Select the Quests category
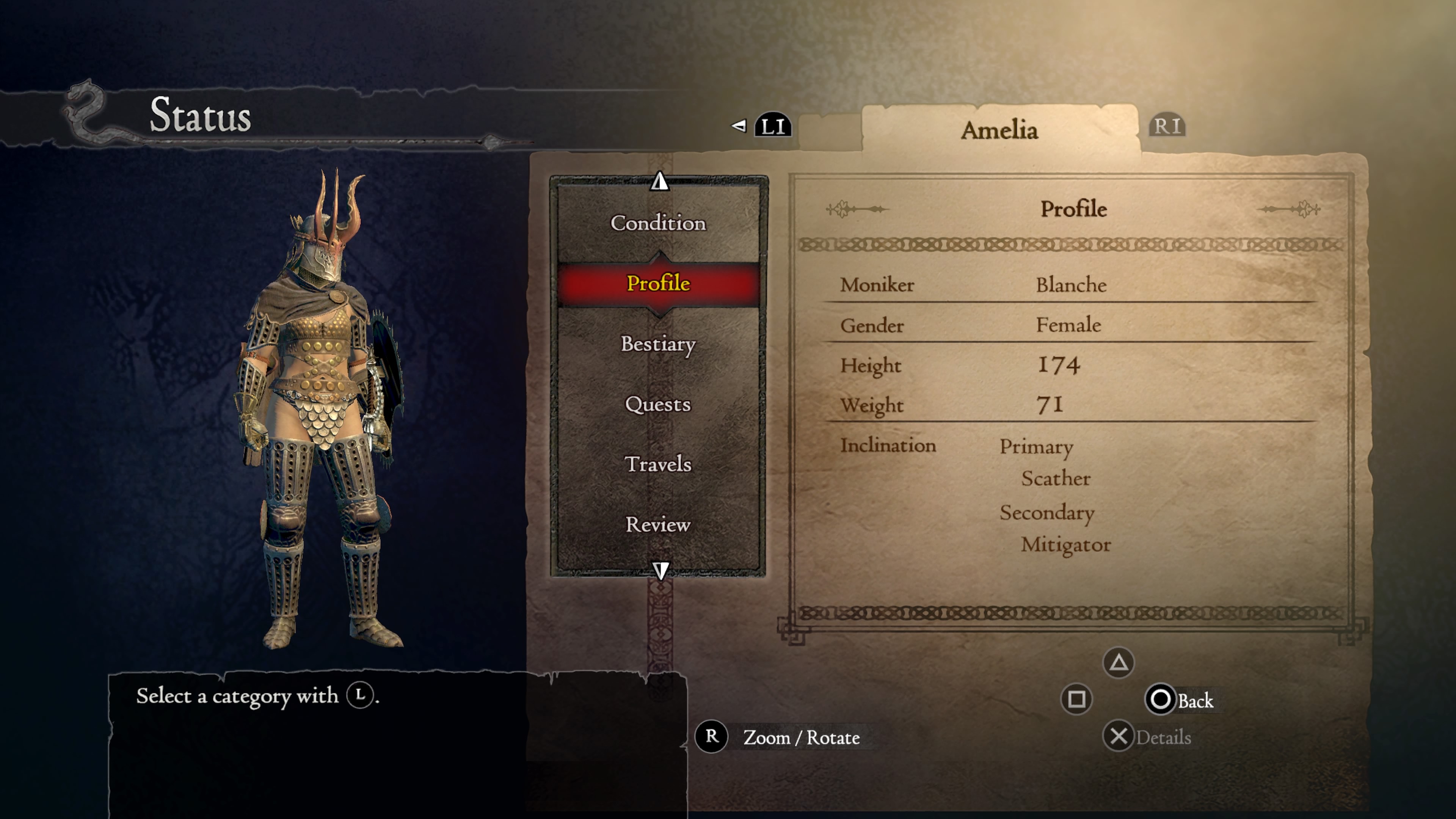The width and height of the screenshot is (1456, 819). [x=657, y=405]
